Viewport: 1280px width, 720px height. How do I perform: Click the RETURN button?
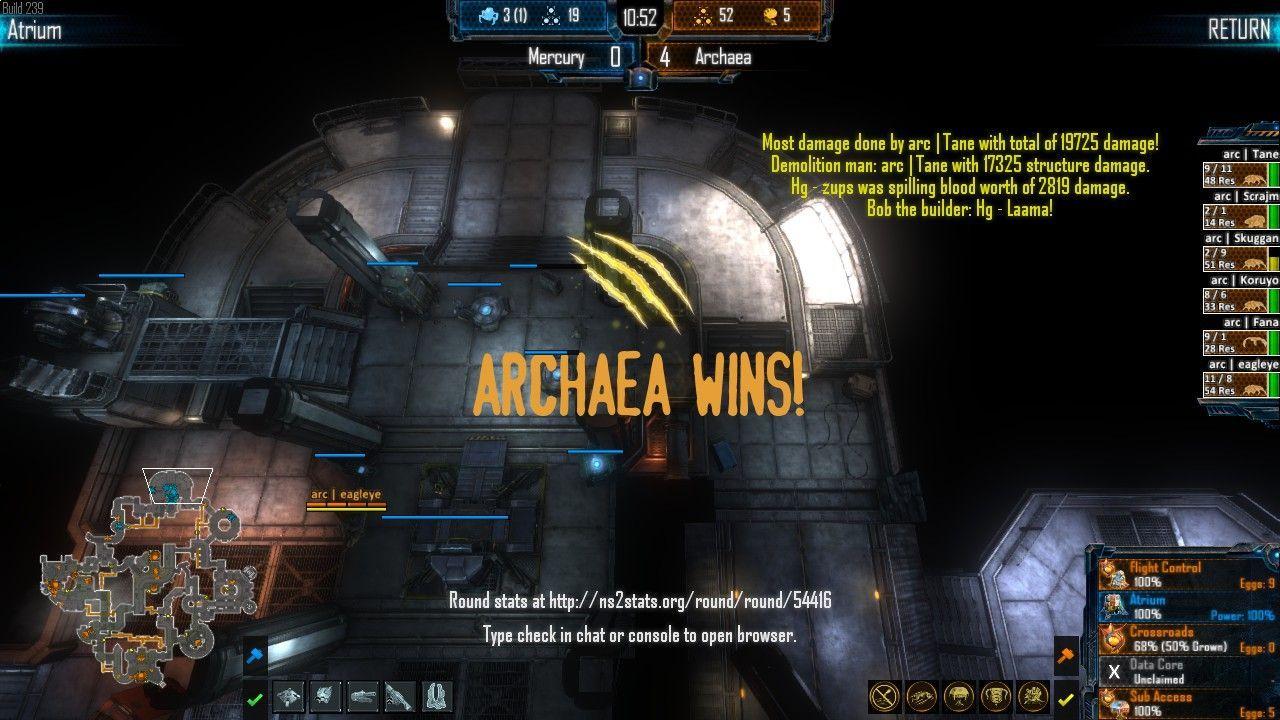(x=1238, y=29)
